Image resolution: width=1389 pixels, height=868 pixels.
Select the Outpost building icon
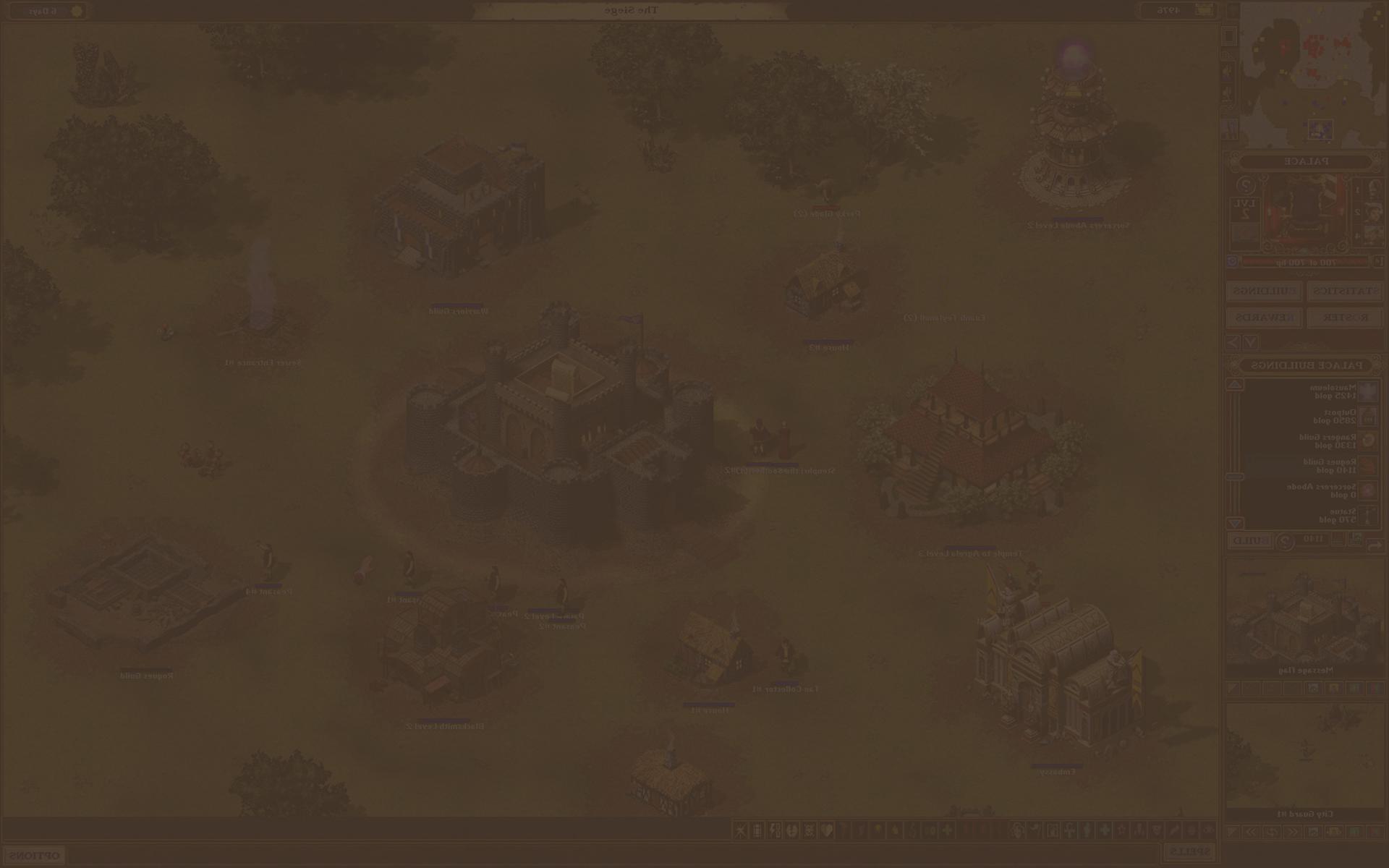[1368, 417]
